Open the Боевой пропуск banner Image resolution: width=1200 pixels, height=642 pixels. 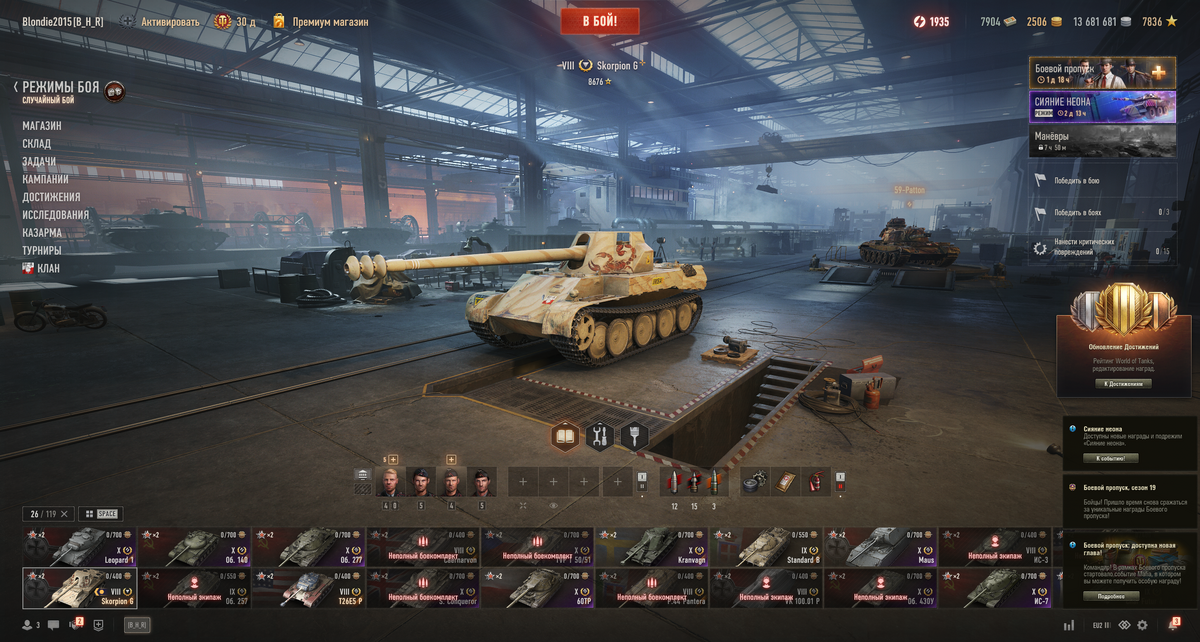pos(1102,73)
